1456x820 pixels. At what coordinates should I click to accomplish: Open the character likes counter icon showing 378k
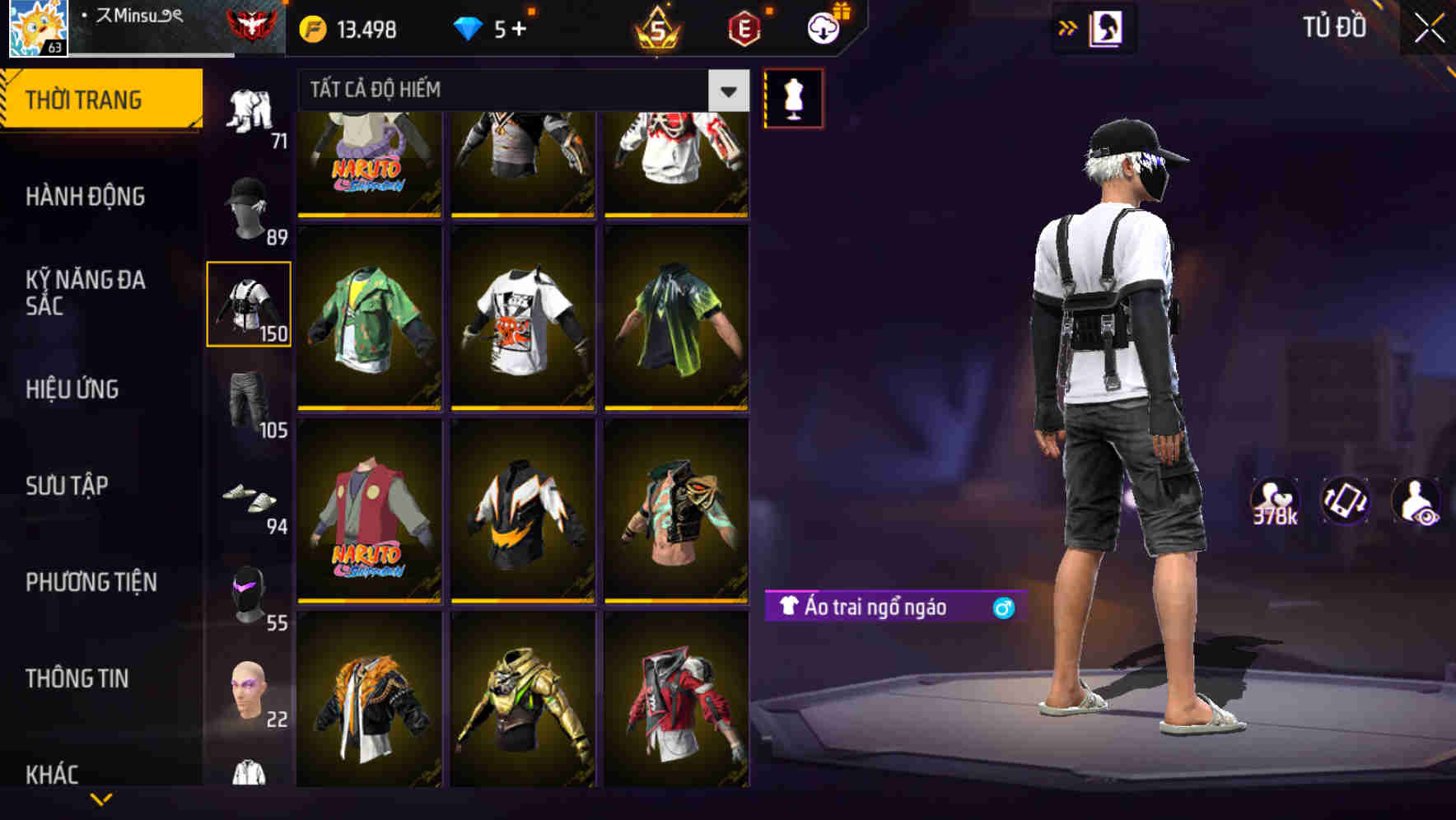coord(1273,501)
